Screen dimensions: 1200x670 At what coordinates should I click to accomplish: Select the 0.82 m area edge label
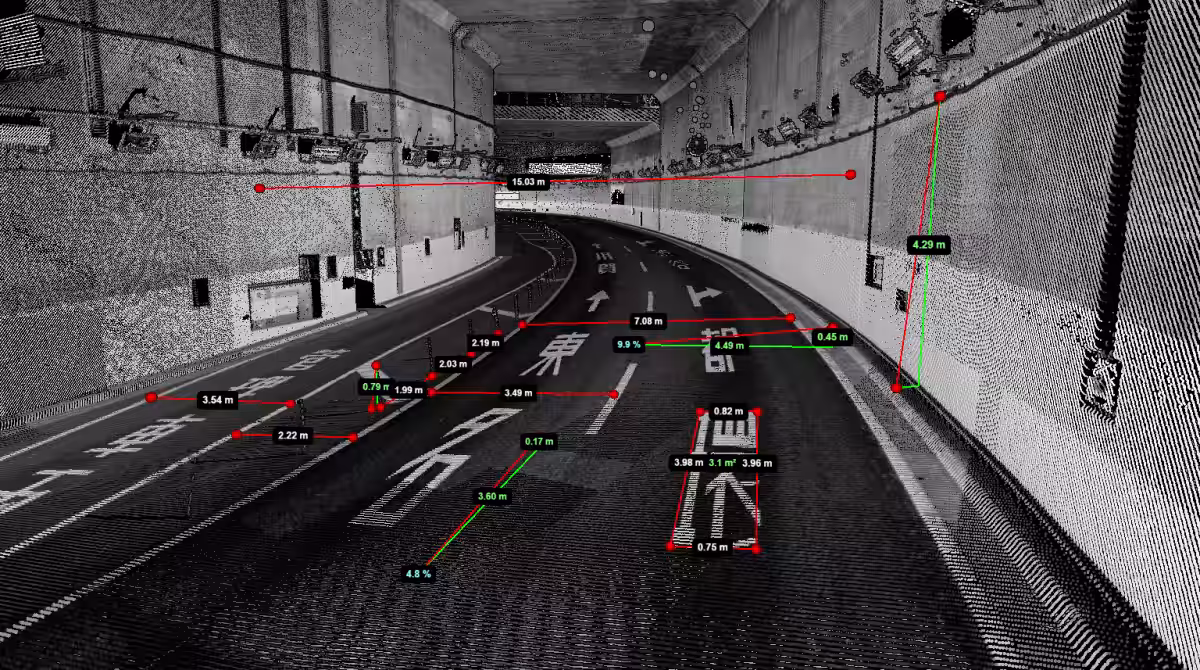729,411
